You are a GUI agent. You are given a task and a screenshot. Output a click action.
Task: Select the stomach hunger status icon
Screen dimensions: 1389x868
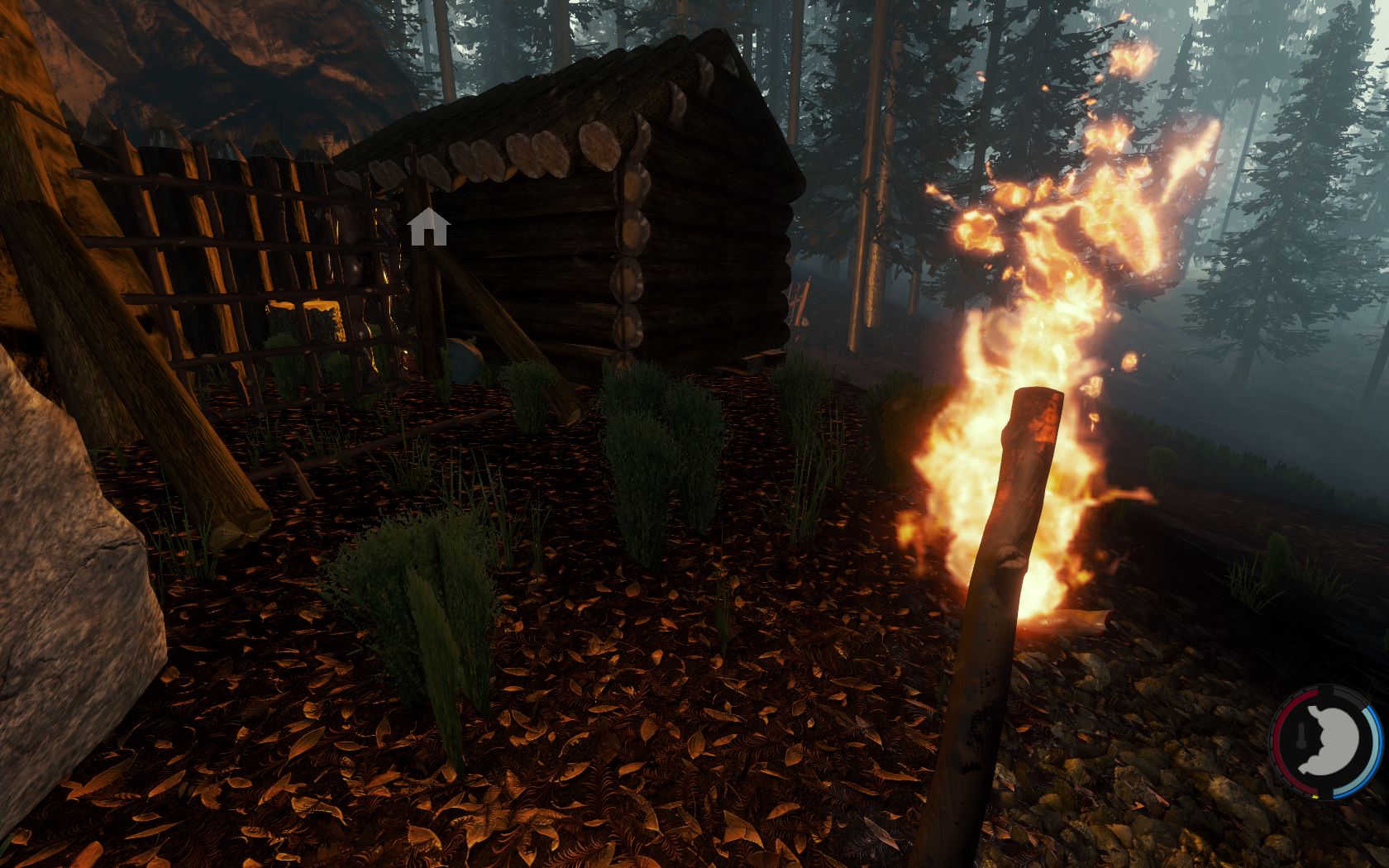(x=1329, y=742)
